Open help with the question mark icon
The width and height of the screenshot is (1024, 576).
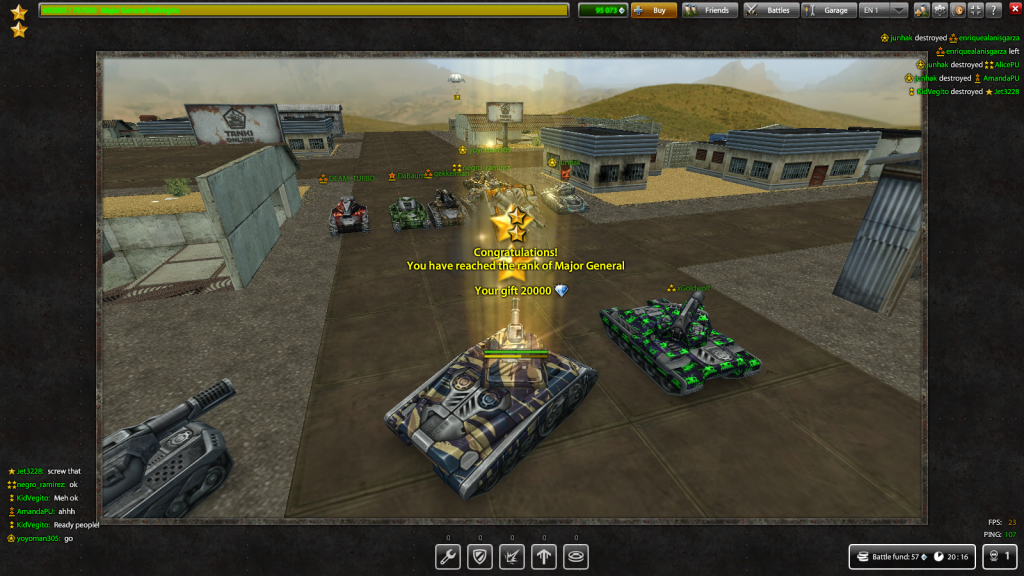[x=994, y=10]
